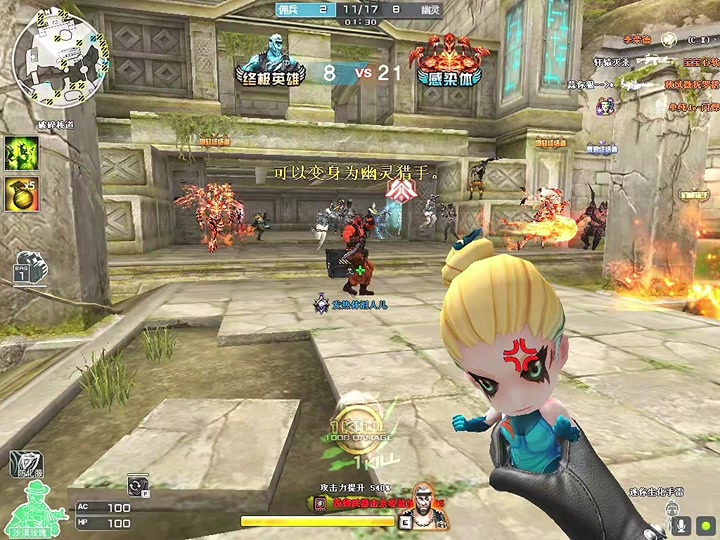Click the weapon swap cycle icon
The image size is (720, 540).
136,485
